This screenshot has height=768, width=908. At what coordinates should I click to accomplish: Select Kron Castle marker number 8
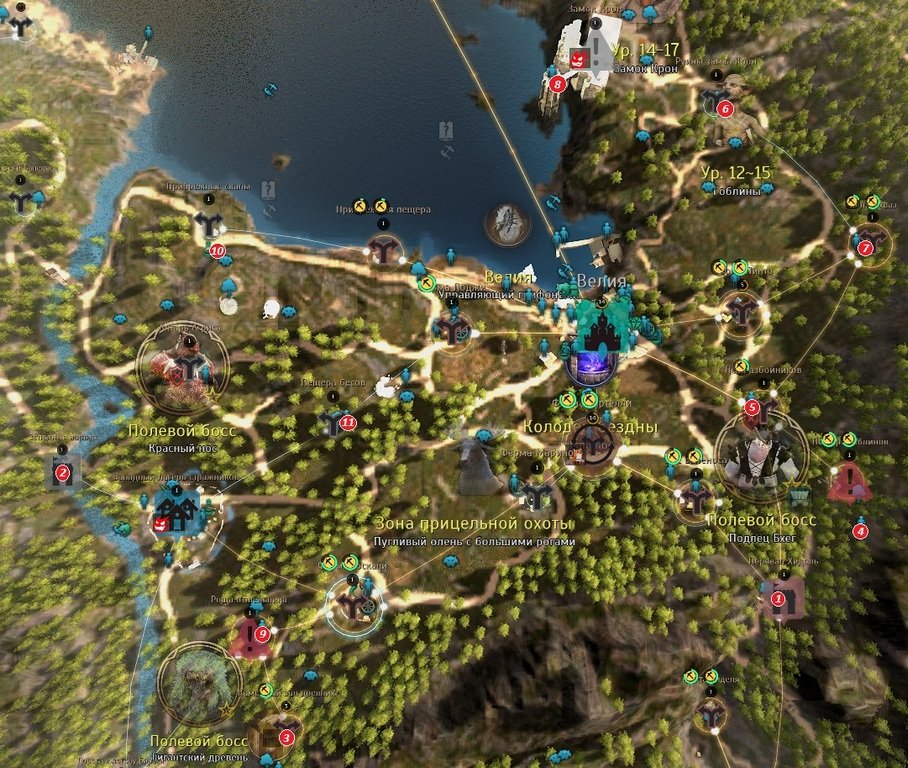[x=557, y=84]
